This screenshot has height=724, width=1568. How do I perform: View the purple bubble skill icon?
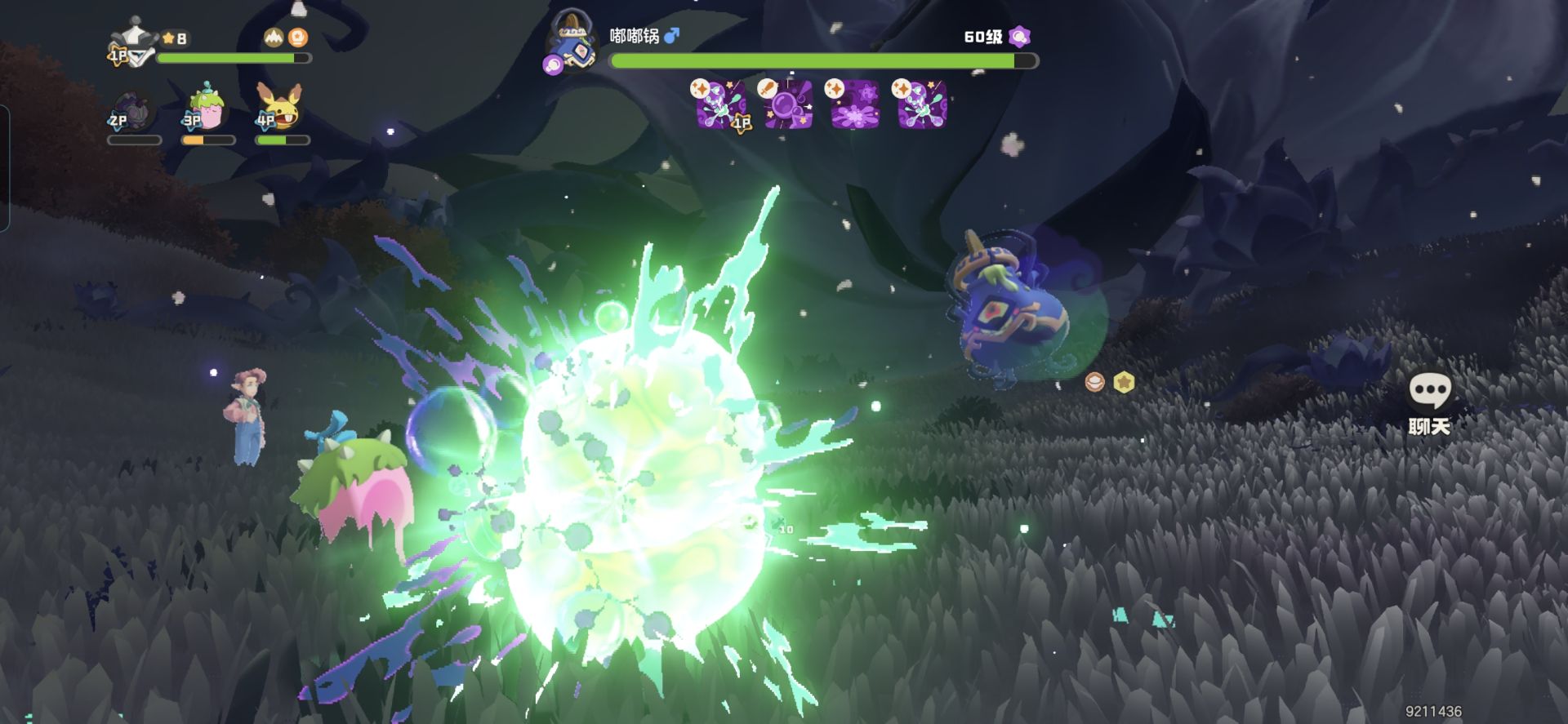click(x=788, y=104)
